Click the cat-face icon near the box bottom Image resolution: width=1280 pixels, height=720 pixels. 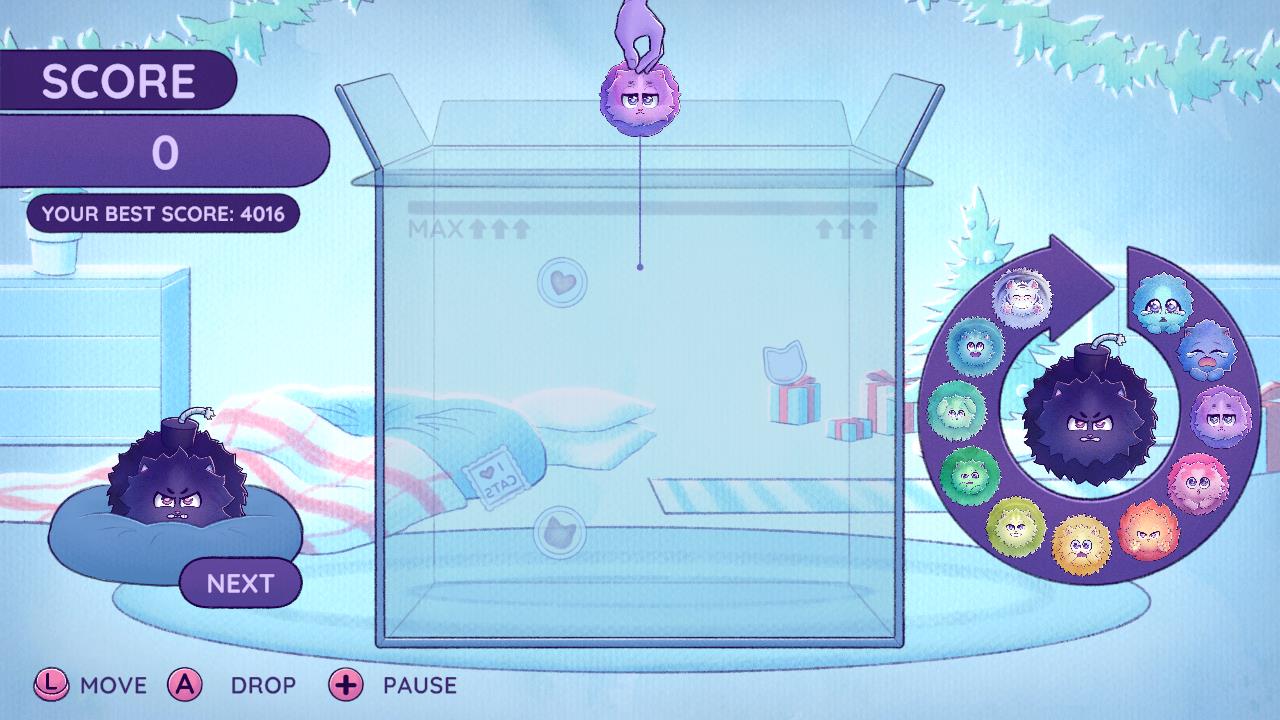click(x=562, y=532)
